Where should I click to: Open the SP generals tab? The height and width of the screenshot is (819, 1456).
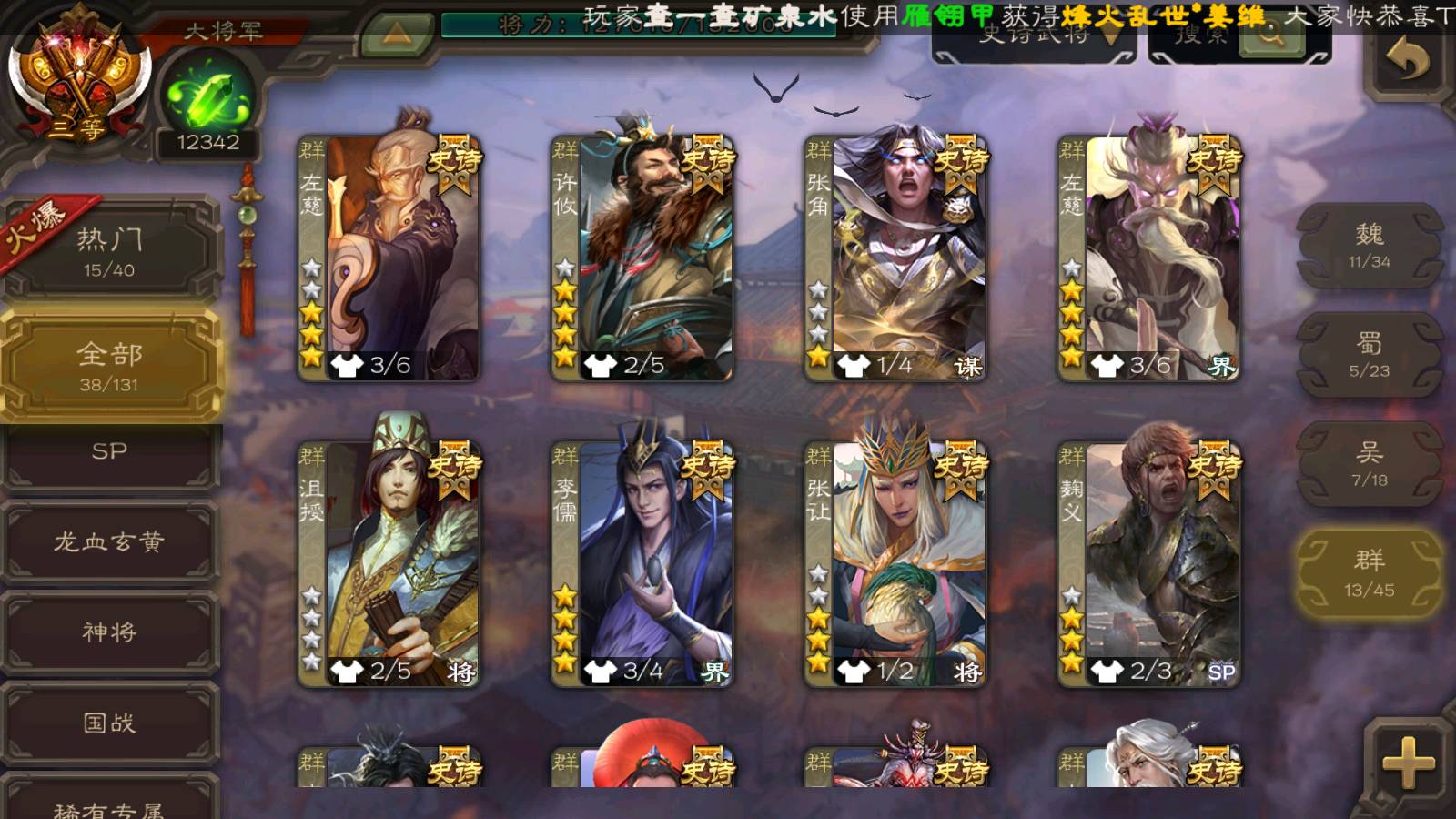(x=109, y=452)
